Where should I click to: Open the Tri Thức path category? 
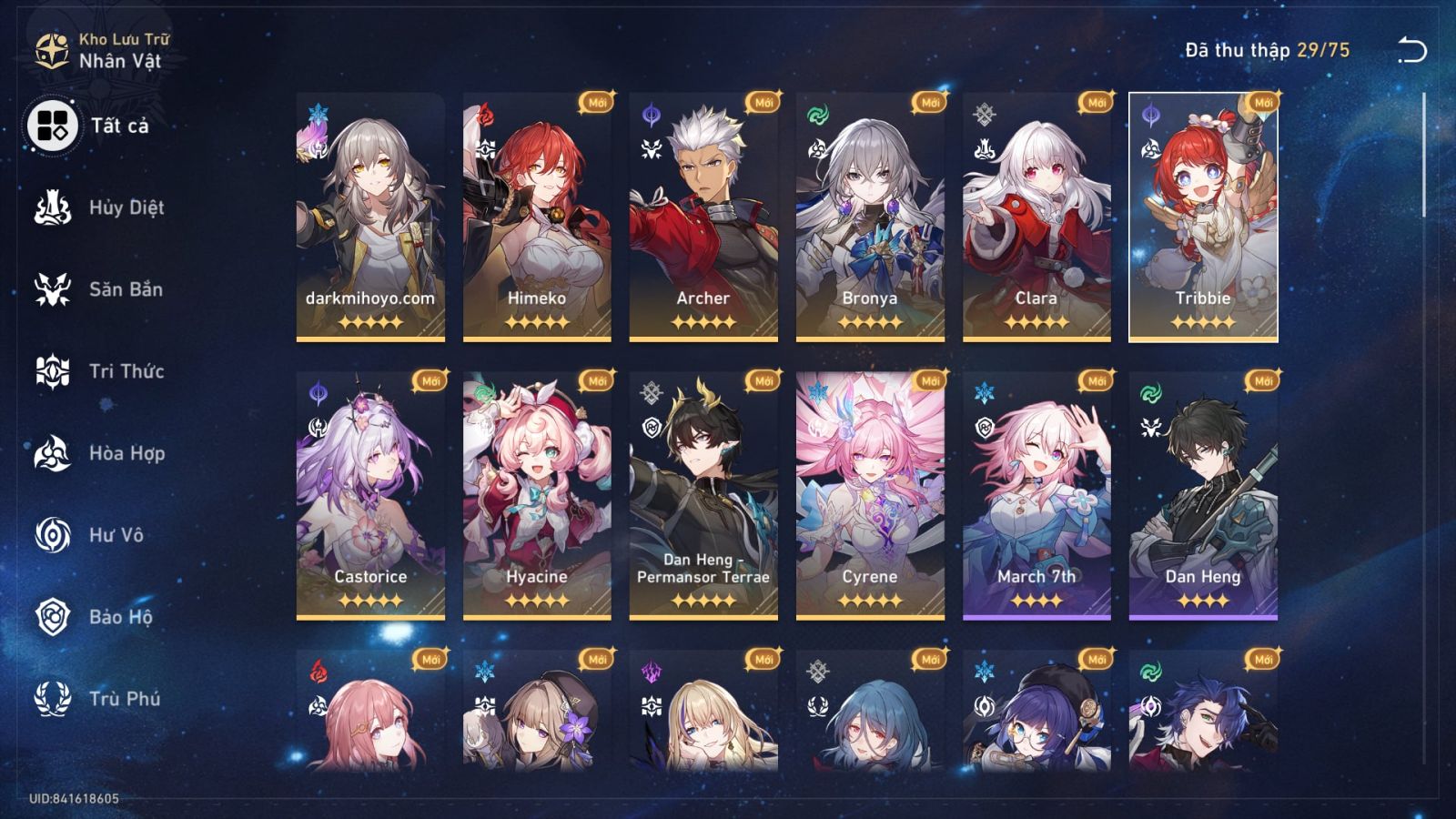[52, 371]
